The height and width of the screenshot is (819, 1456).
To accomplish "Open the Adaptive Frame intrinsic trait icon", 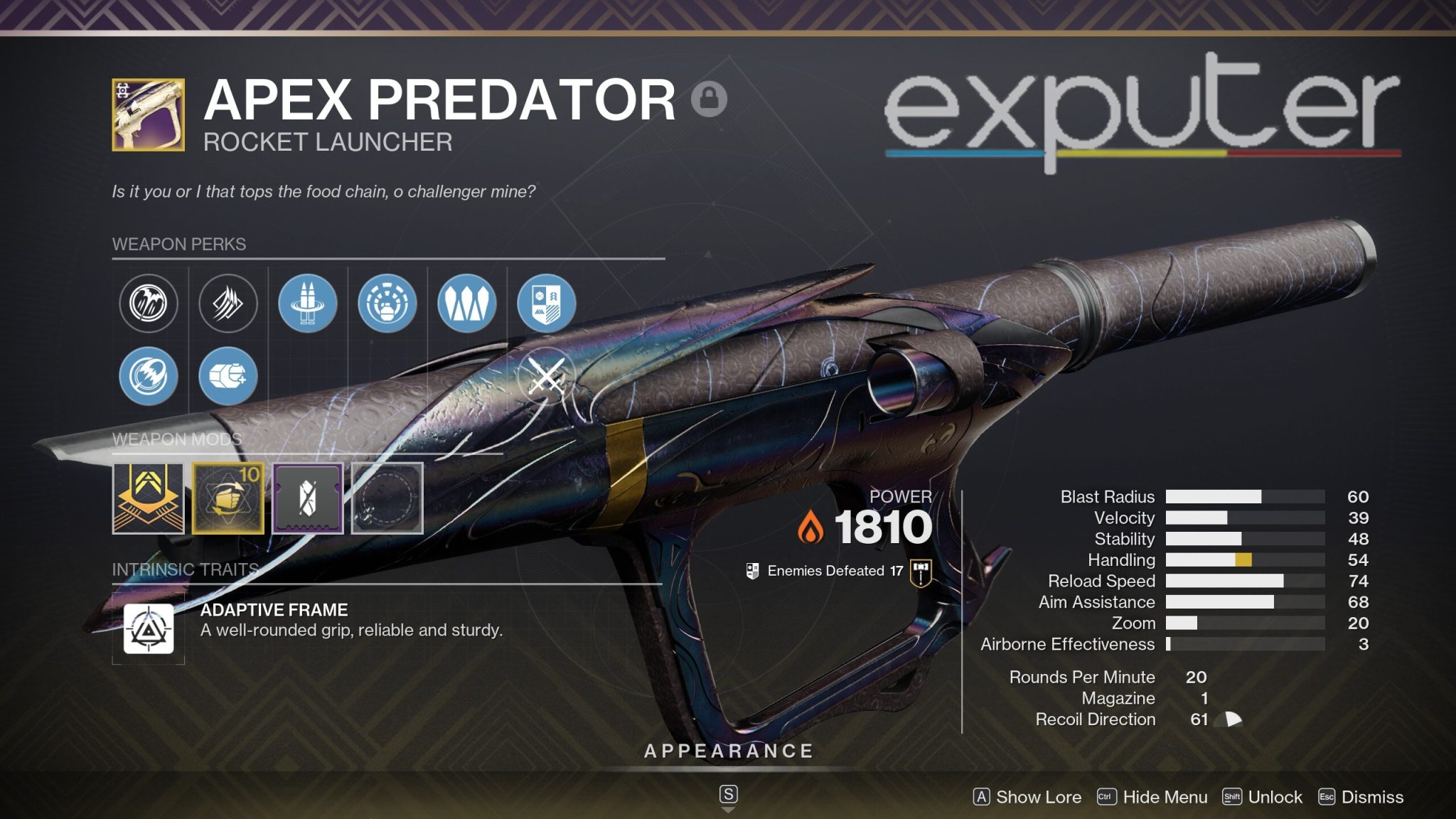I will 149,626.
